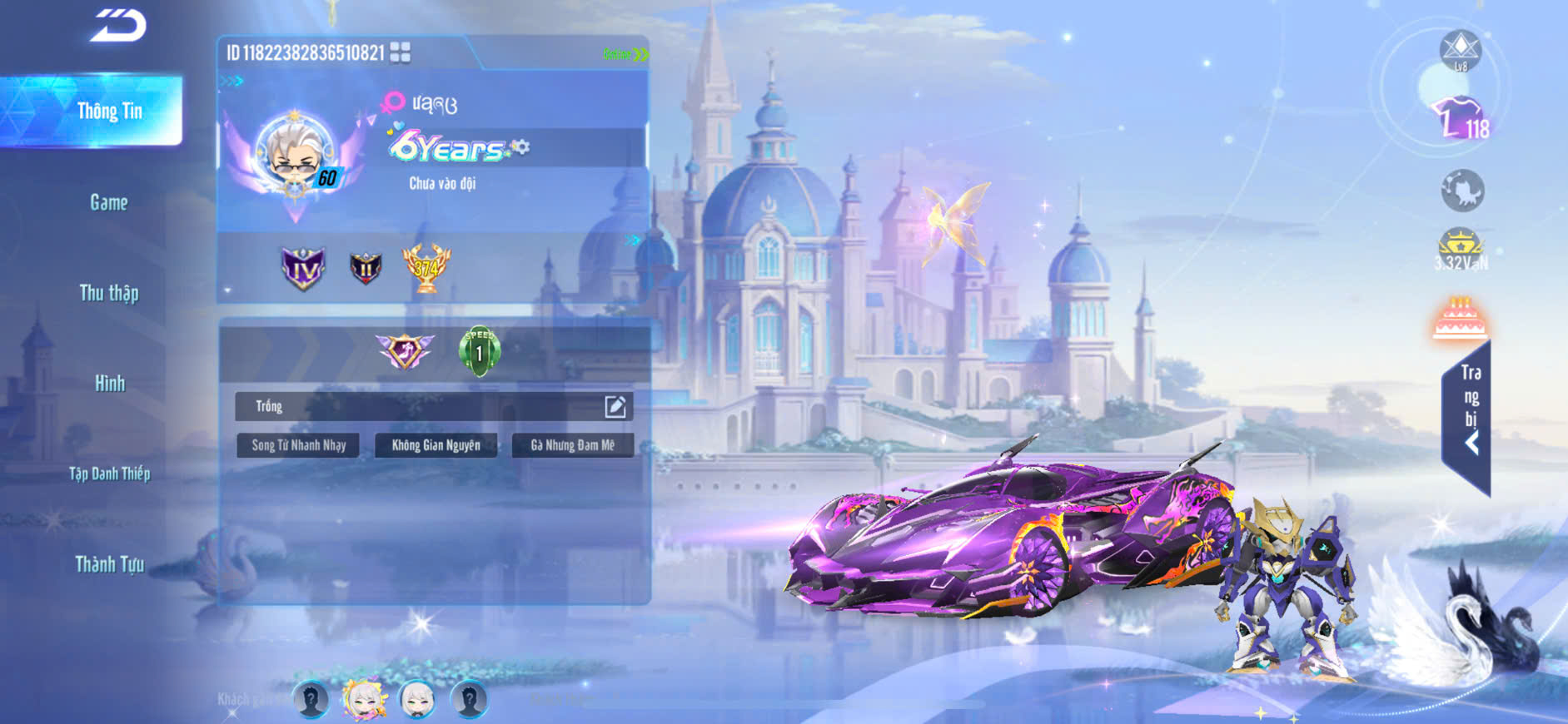Open the Thu thập tab

[108, 293]
